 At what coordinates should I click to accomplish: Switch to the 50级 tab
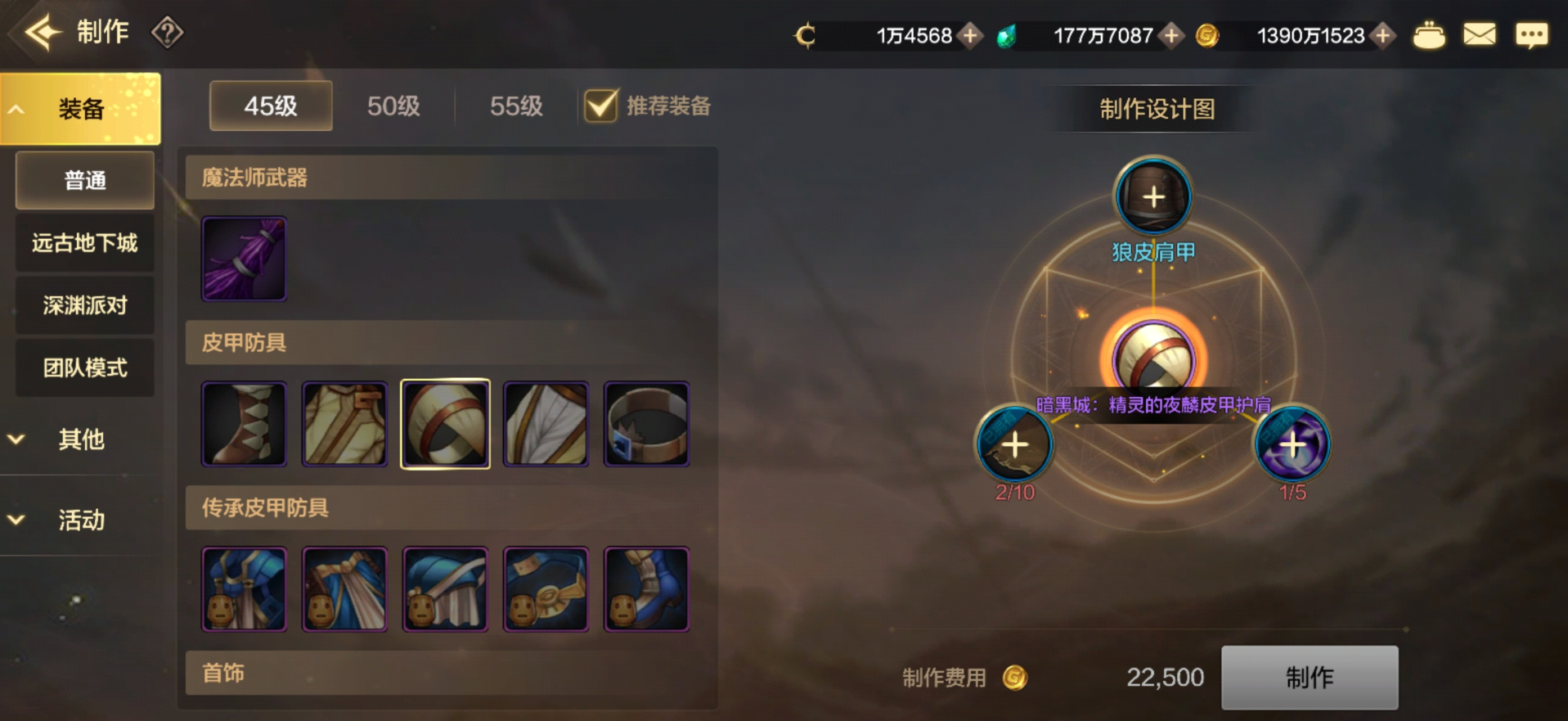(393, 106)
